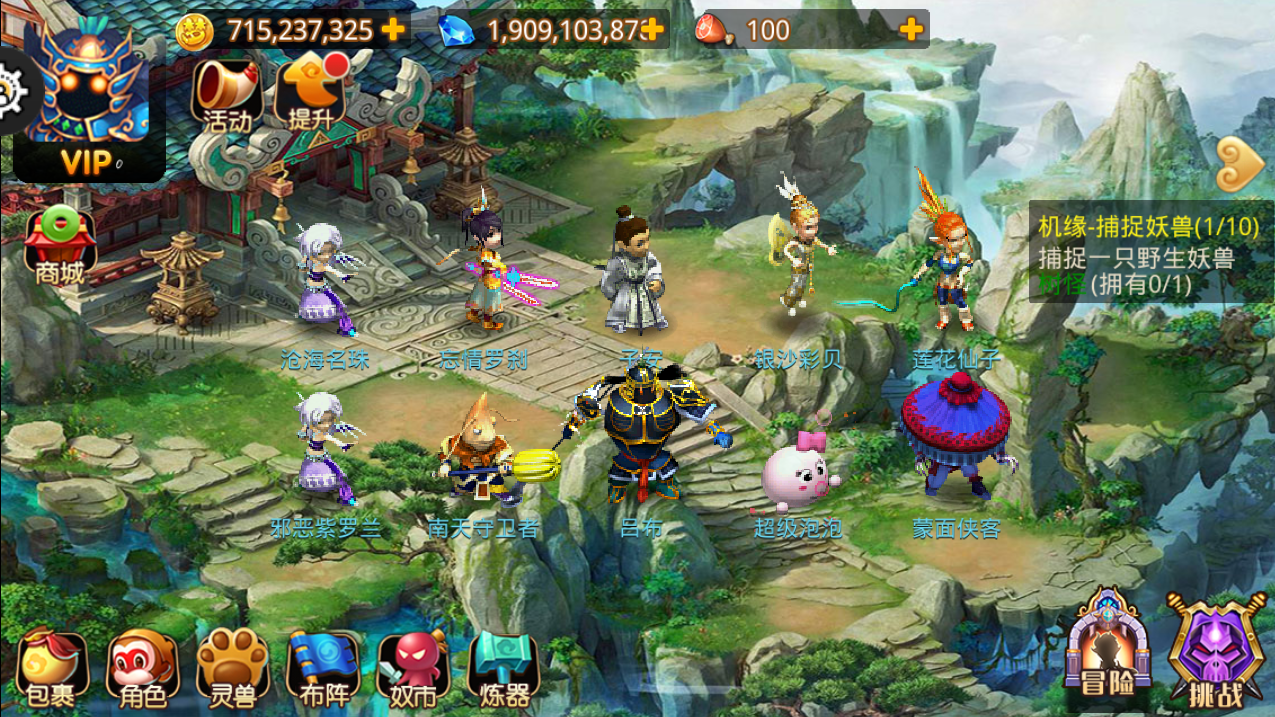Click the gear settings icon
Viewport: 1275px width, 717px height.
[x=12, y=92]
